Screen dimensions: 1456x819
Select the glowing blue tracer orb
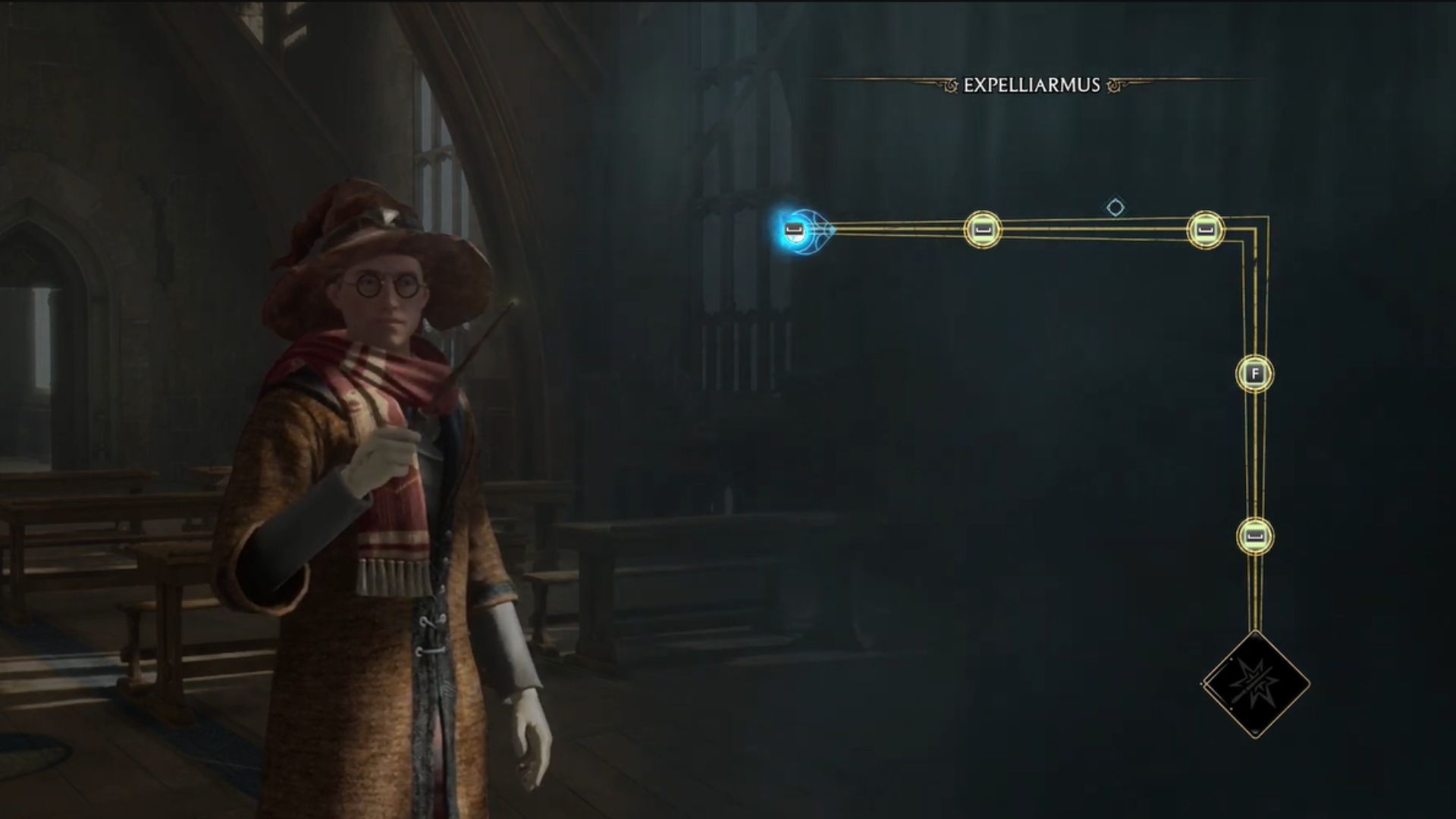[x=796, y=229]
